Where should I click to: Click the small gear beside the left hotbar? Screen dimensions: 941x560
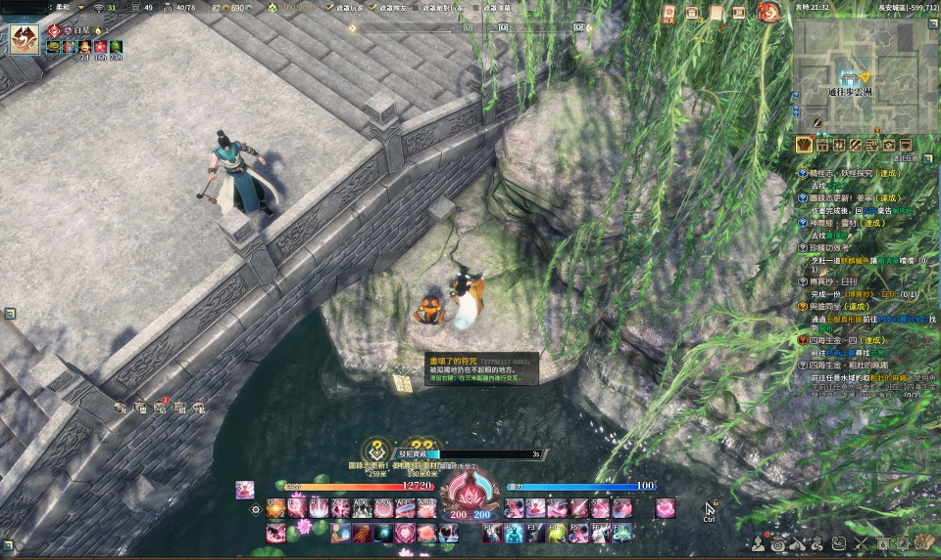(x=256, y=510)
